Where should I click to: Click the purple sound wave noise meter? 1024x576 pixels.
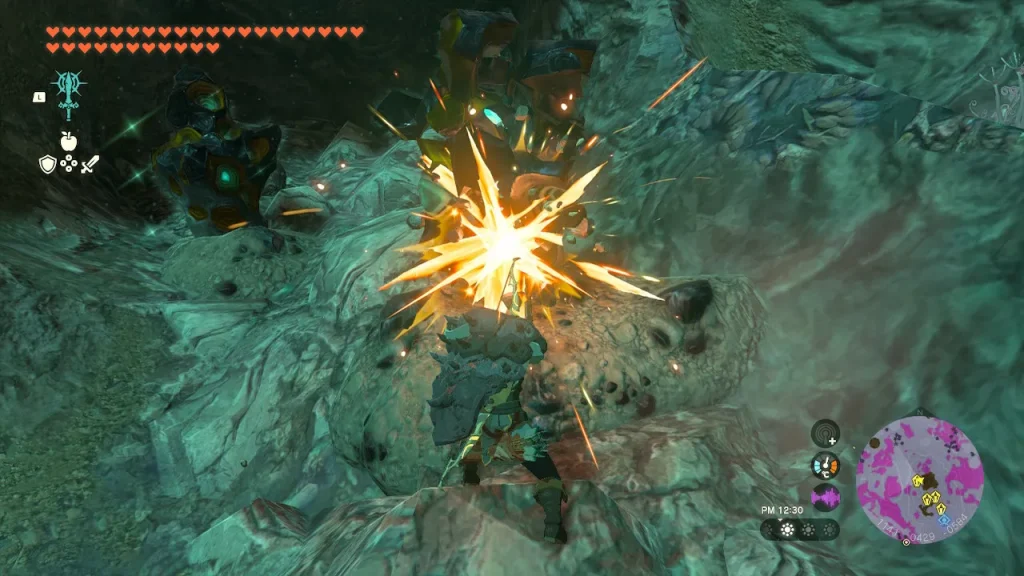826,497
